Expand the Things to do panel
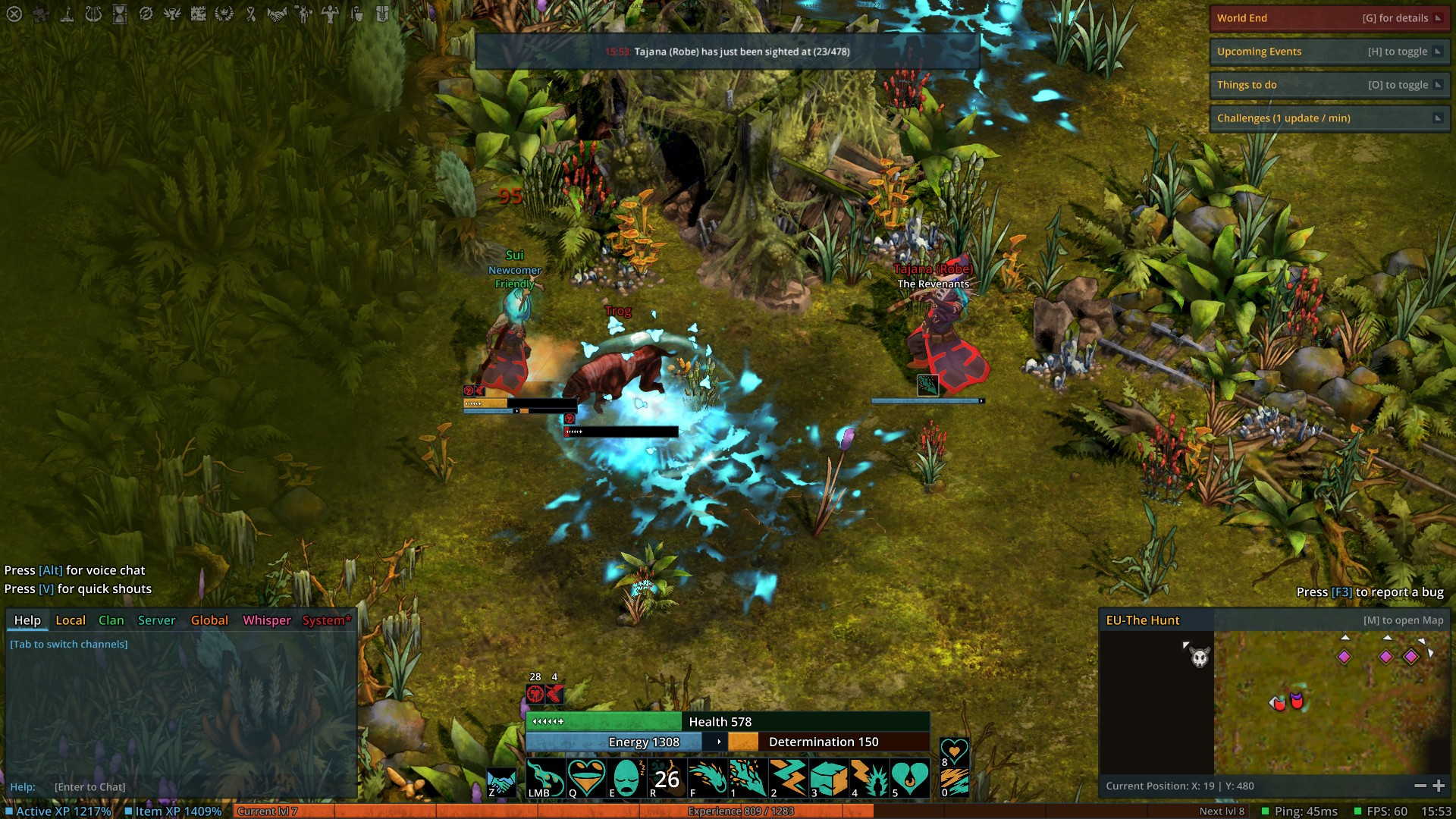The image size is (1456, 819). 1437,85
